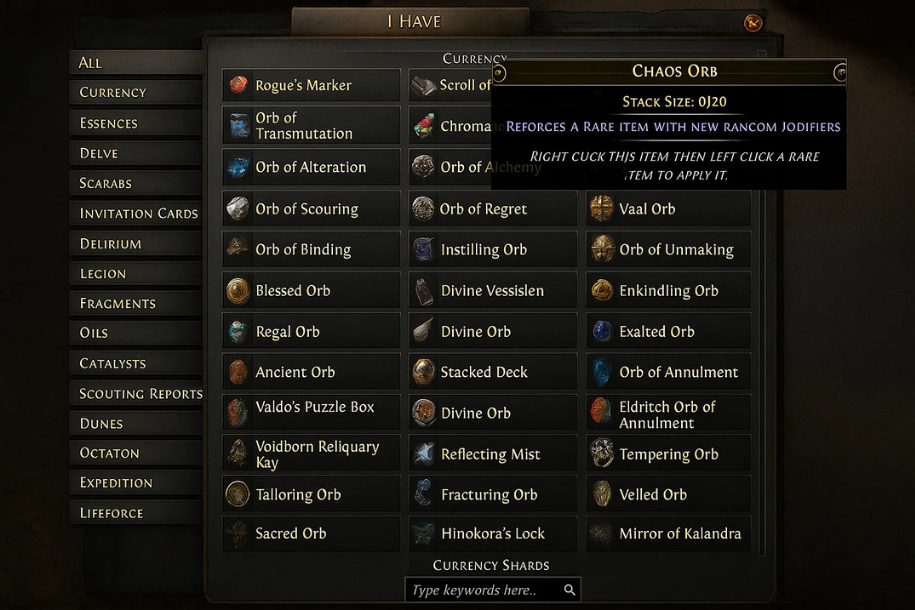
Task: Pick the Vaal Orb currency item
Action: [668, 209]
